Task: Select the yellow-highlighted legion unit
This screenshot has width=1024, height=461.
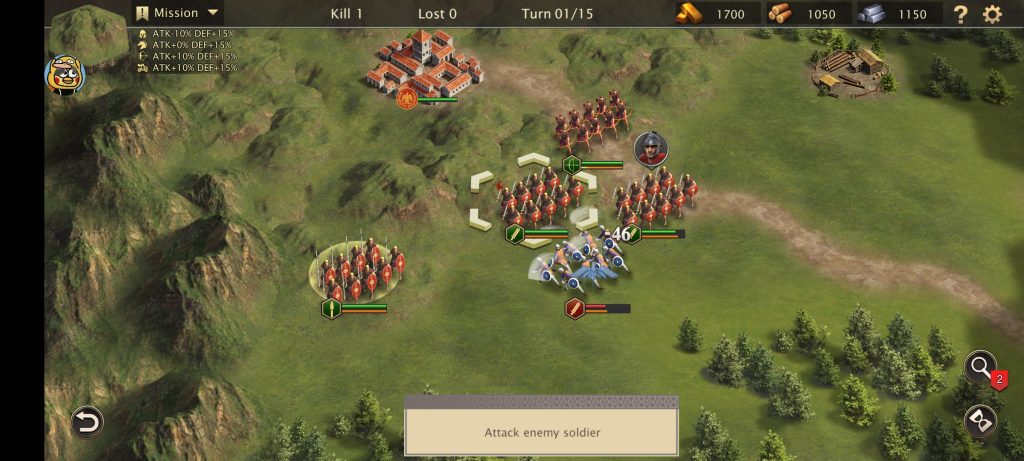Action: click(x=360, y=268)
